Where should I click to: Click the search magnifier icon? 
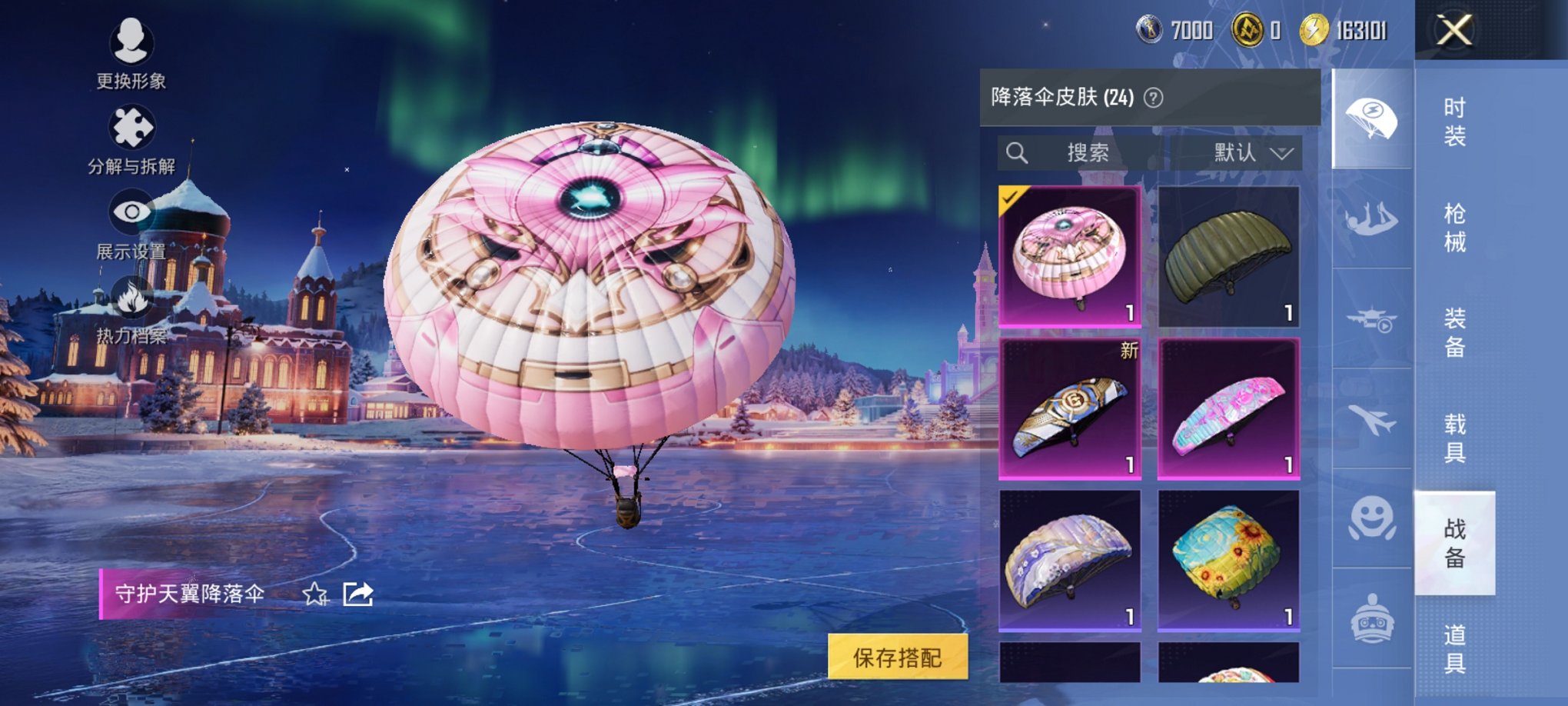pyautogui.click(x=1019, y=152)
